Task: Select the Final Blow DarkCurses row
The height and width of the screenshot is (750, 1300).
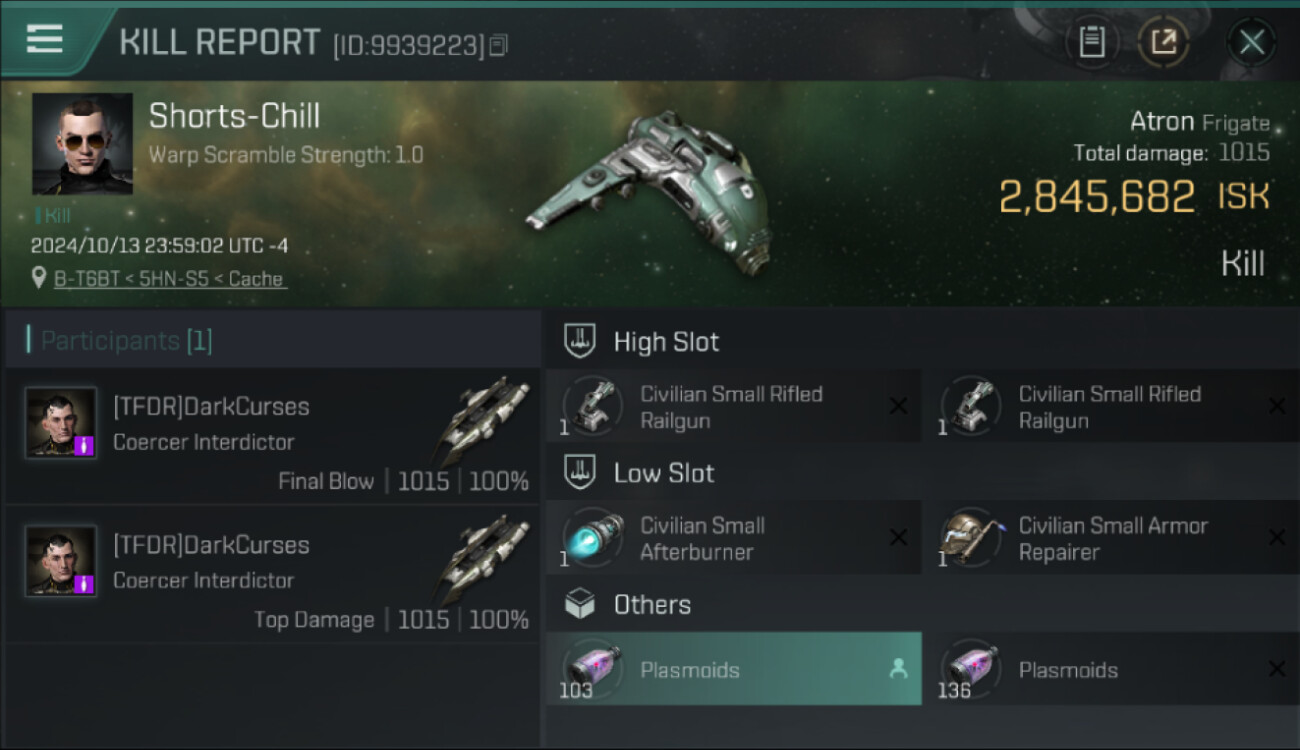Action: (273, 436)
